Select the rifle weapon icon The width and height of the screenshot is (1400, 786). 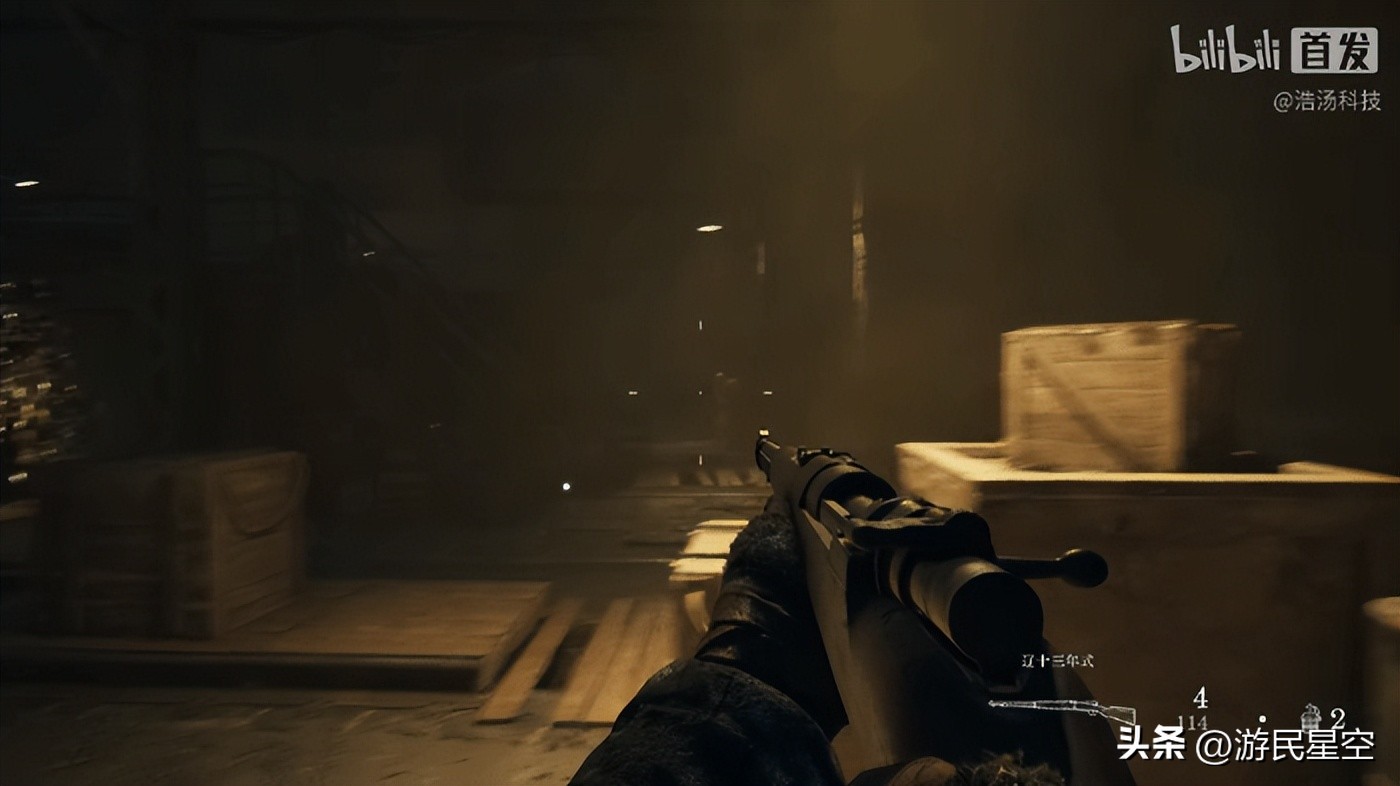1062,709
